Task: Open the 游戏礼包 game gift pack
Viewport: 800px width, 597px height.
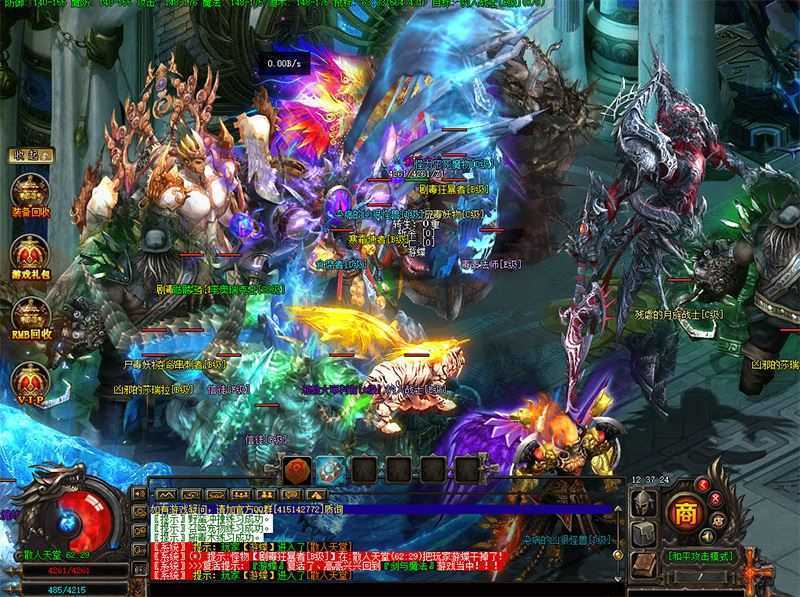Action: tap(31, 255)
